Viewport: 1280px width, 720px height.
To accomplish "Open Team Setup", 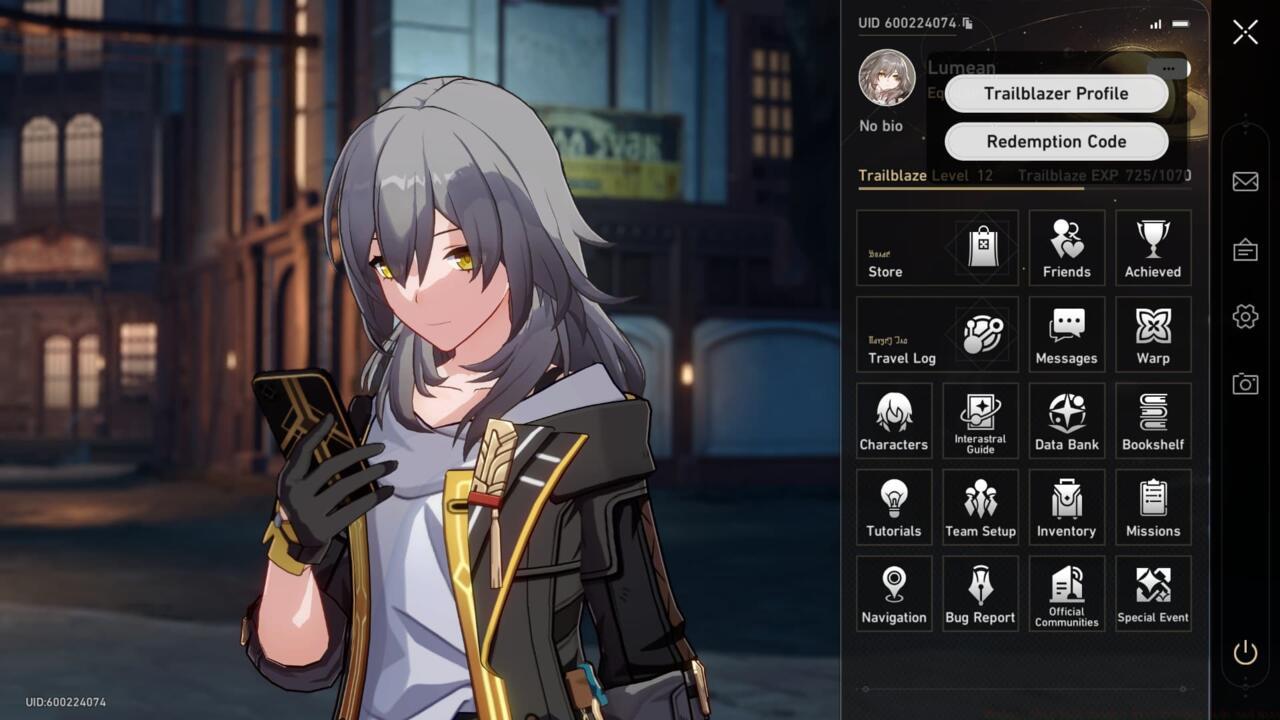I will click(x=980, y=506).
